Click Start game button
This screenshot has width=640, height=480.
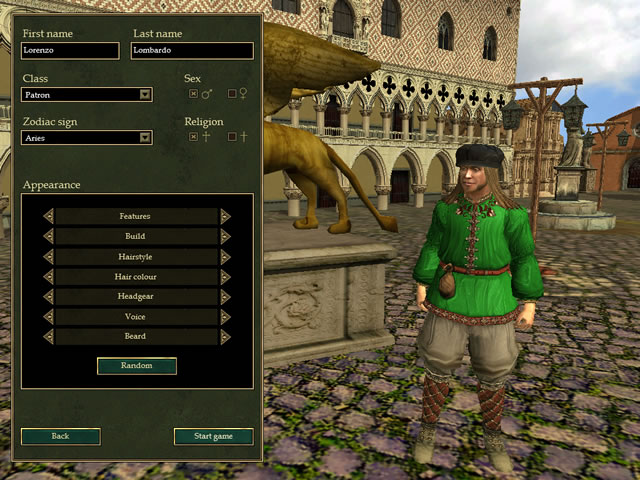213,437
